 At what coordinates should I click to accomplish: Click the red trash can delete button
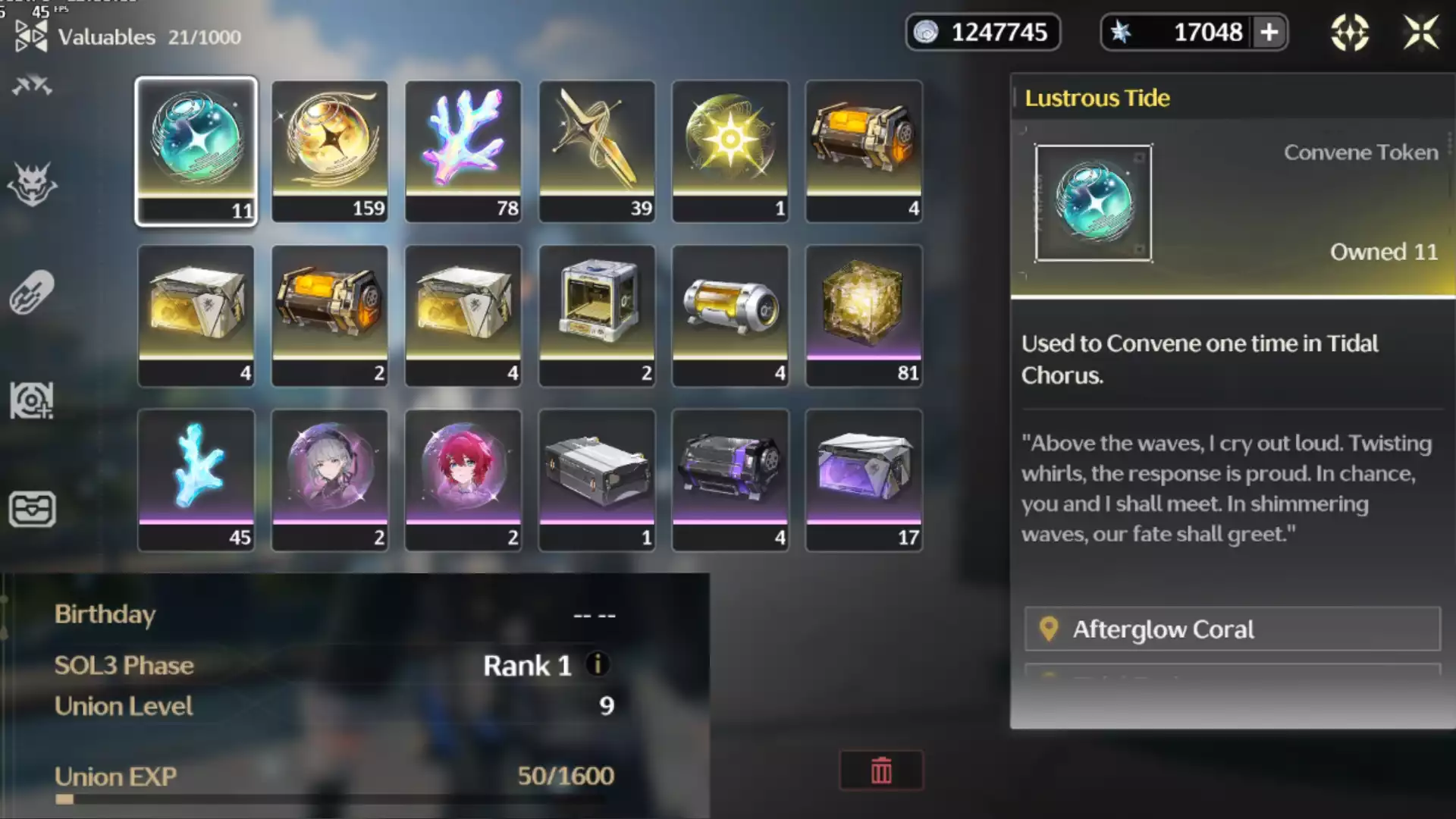pos(881,770)
